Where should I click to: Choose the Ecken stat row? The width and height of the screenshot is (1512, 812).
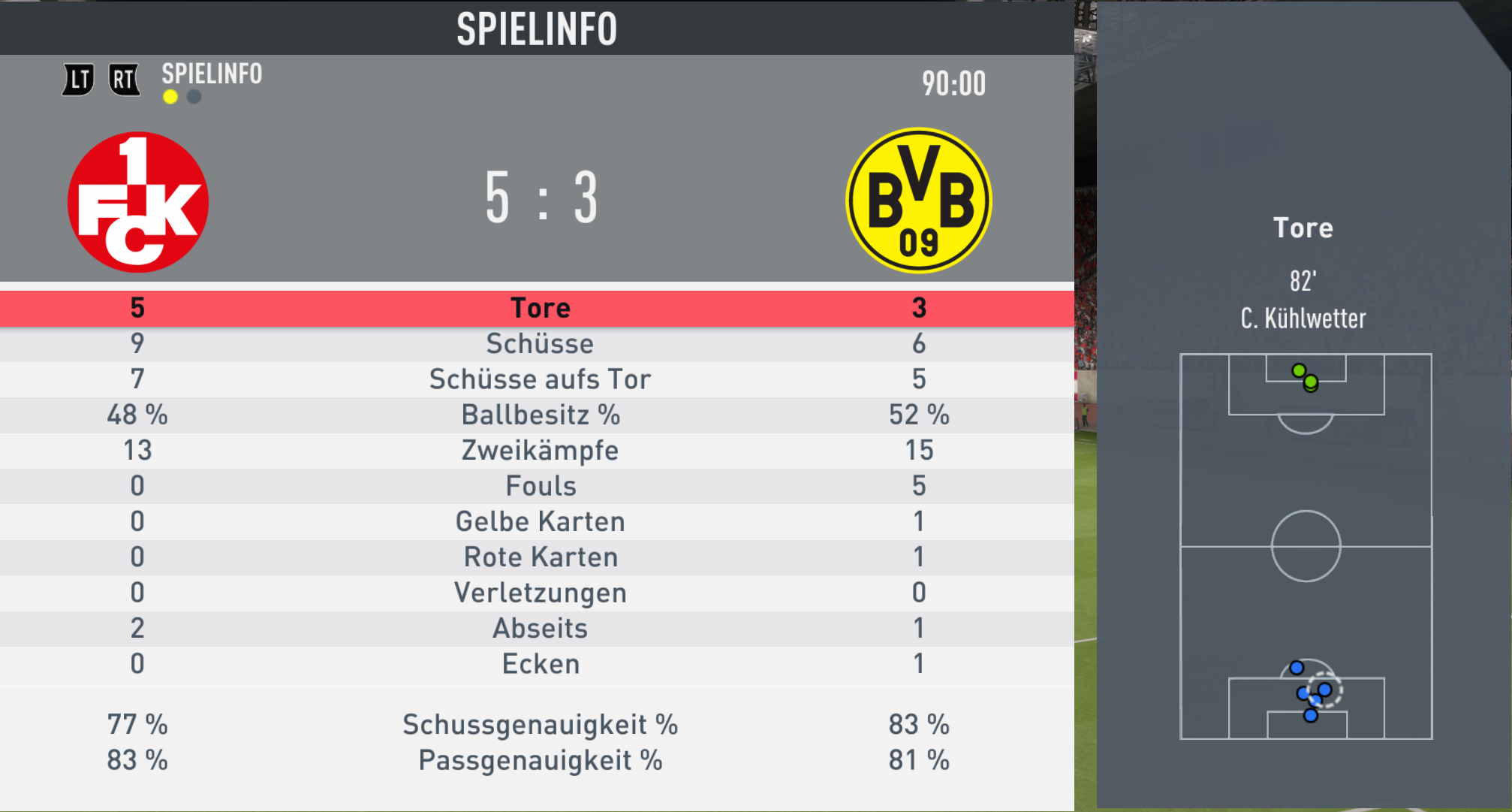click(x=539, y=664)
